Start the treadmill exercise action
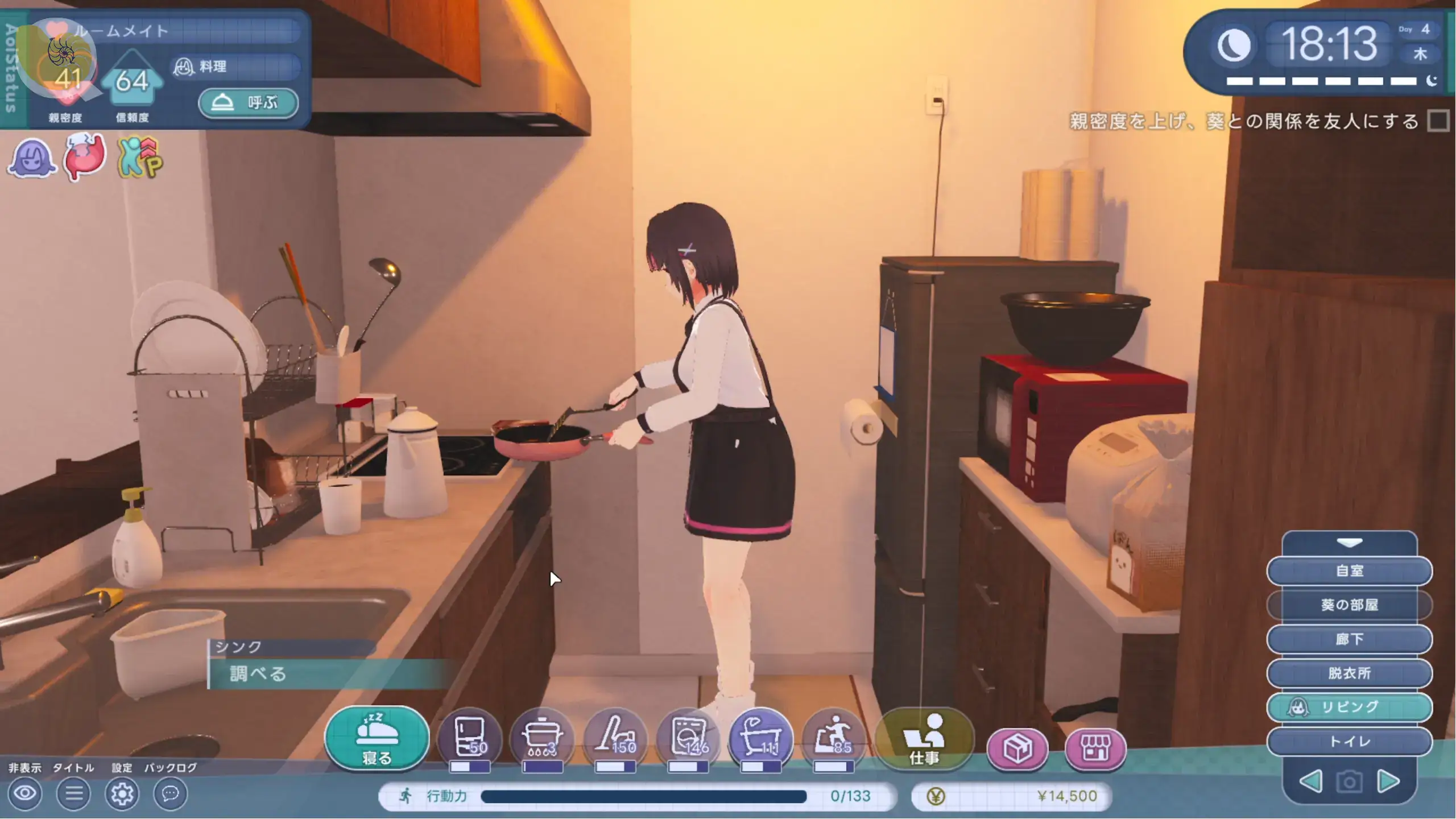This screenshot has height=819, width=1456. pos(833,738)
